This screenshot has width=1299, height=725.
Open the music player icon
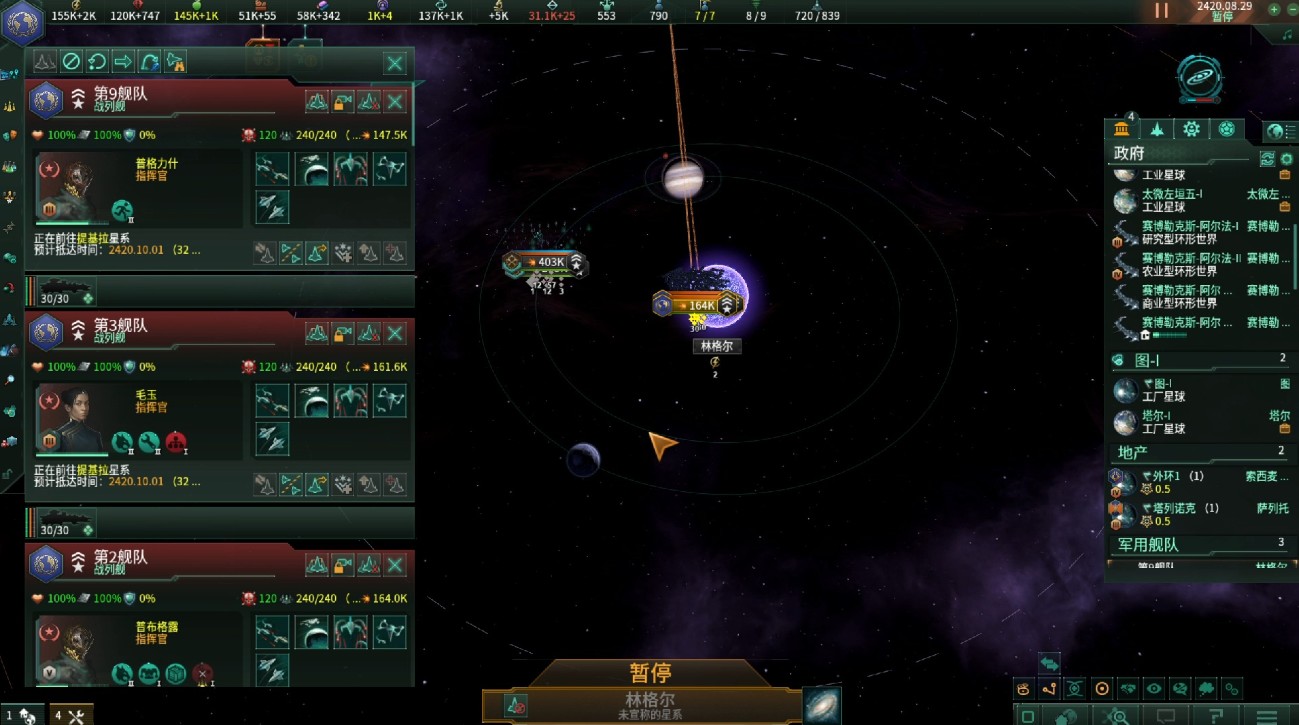coord(1287,34)
